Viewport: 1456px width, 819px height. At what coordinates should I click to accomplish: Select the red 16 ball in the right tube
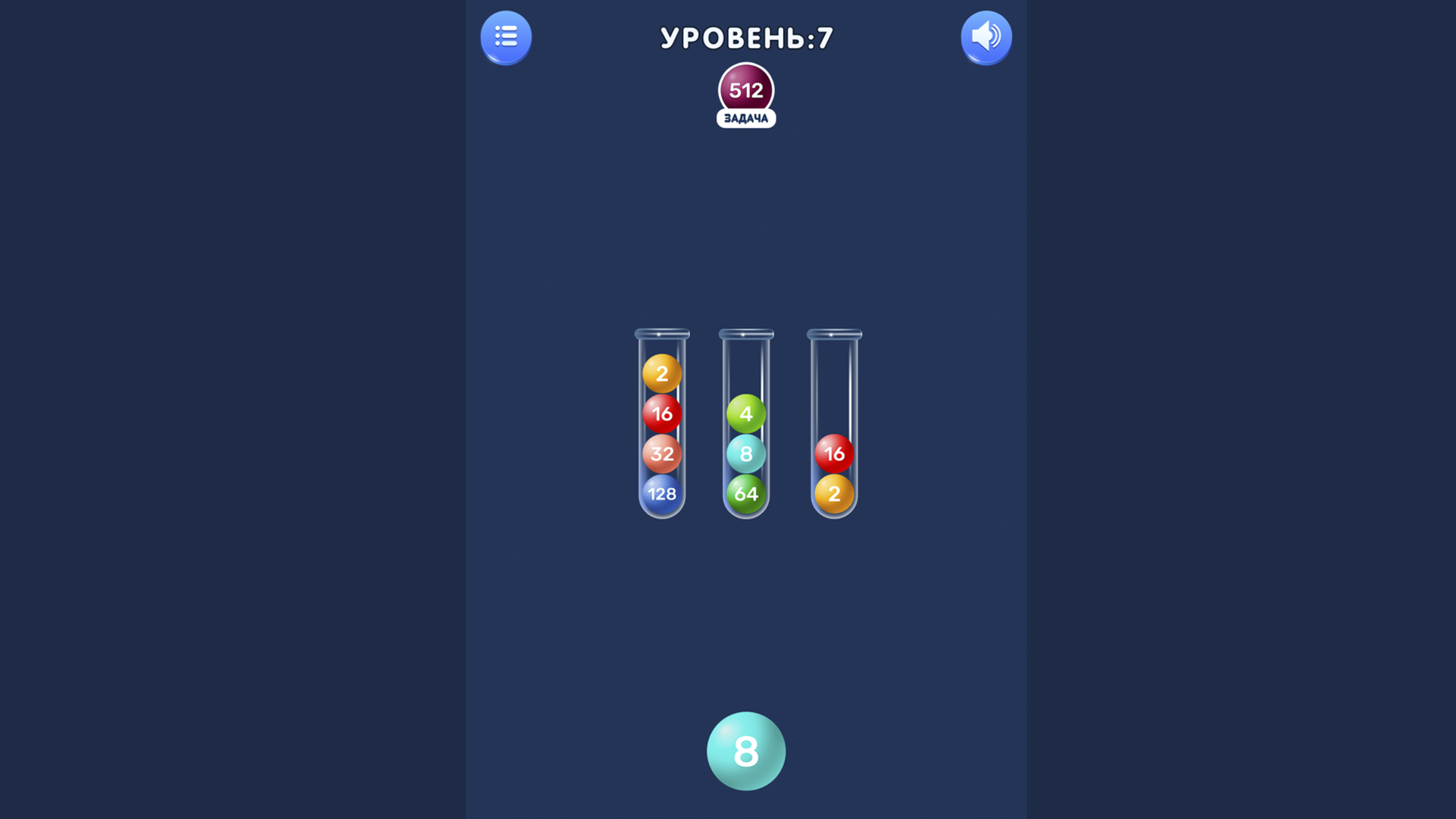point(834,454)
